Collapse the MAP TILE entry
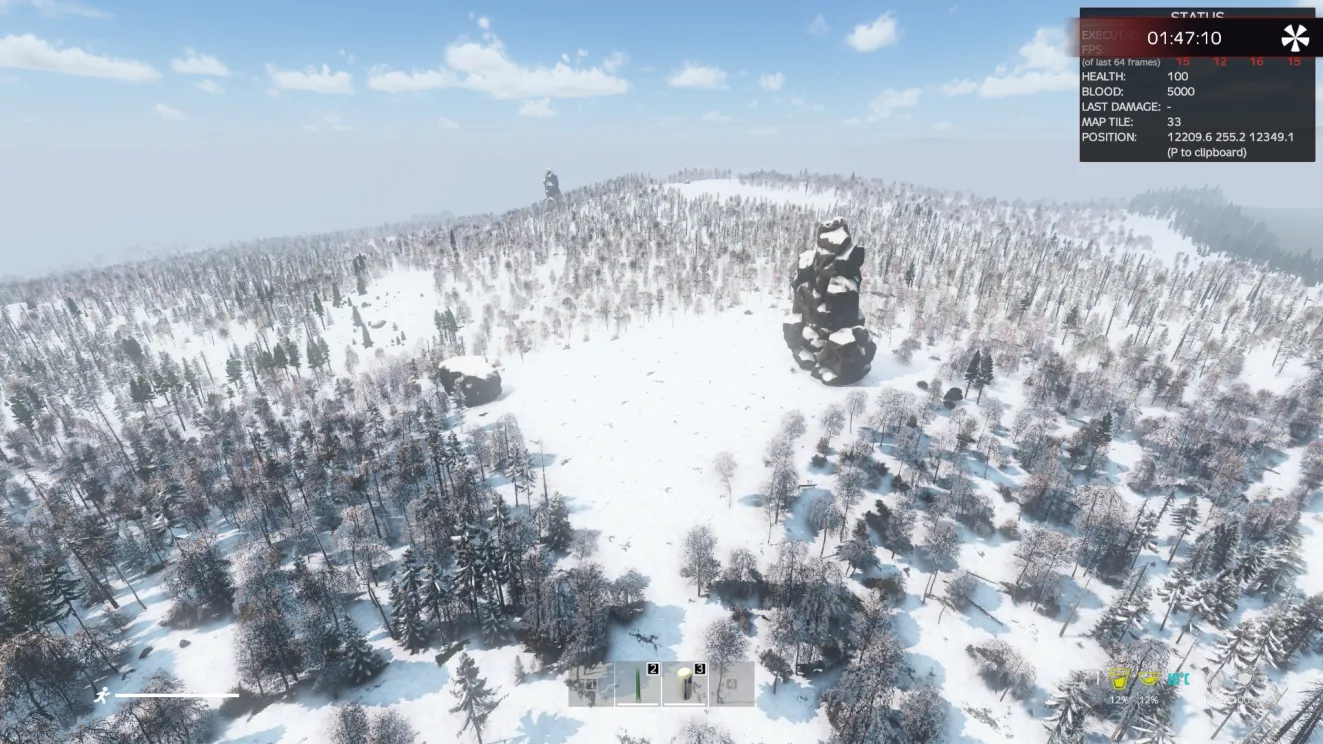1323x744 pixels. [1107, 121]
